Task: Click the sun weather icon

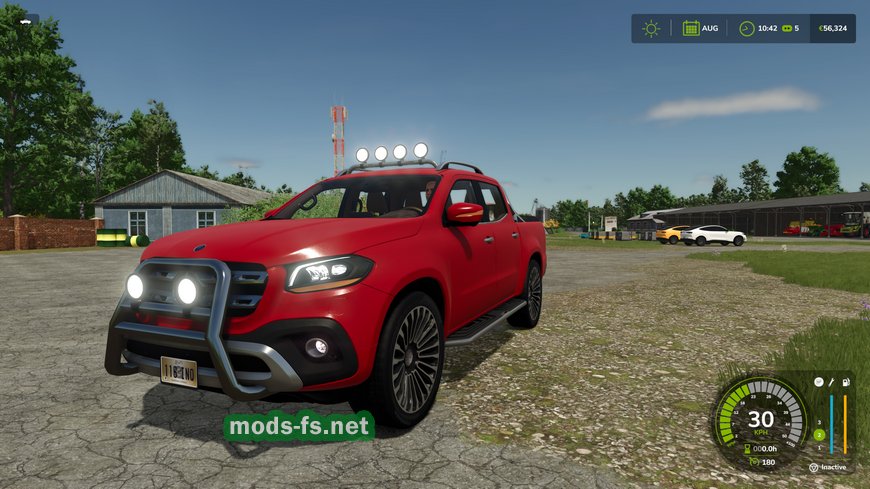Action: click(651, 28)
